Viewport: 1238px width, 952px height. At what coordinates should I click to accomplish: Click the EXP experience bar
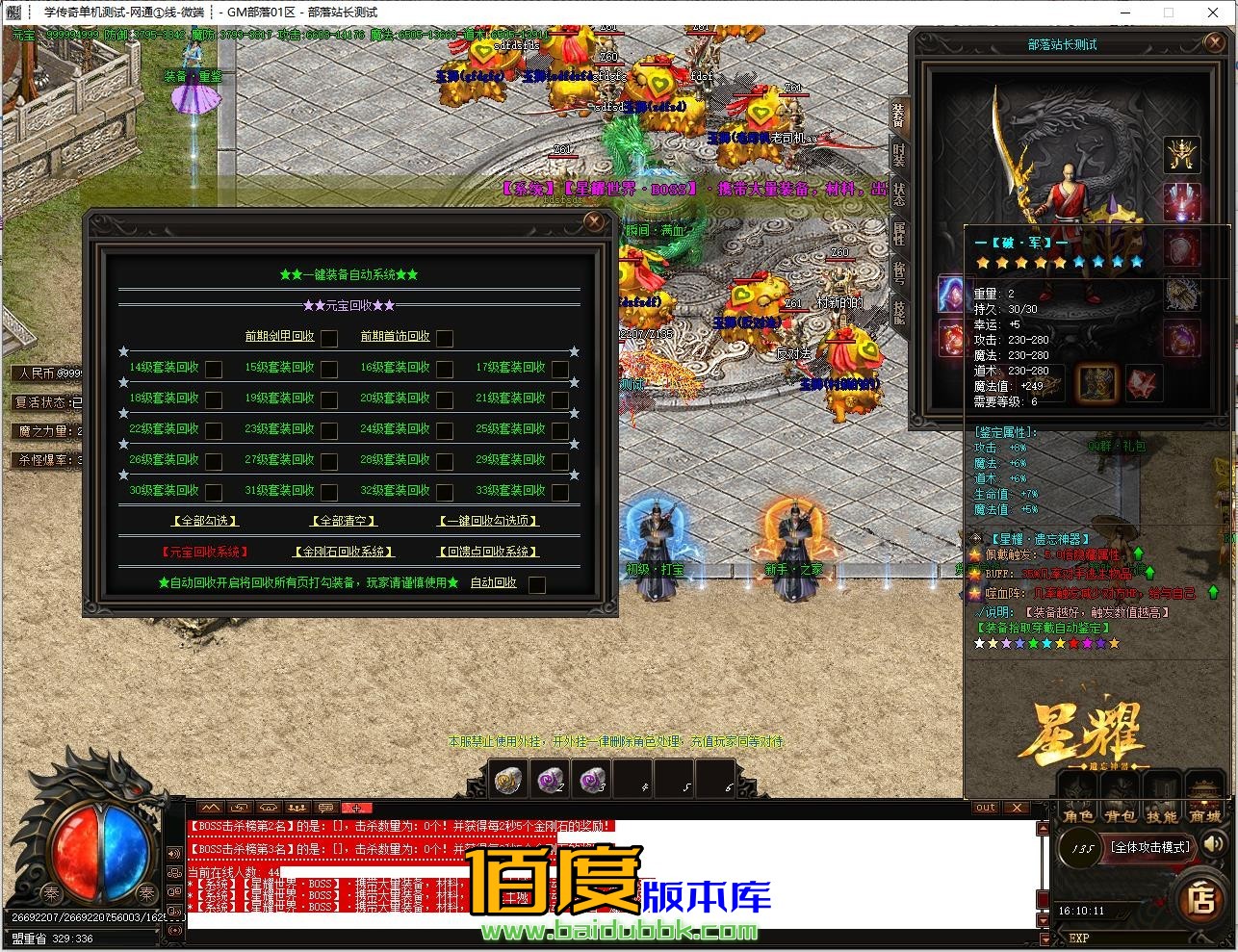pos(1126,939)
